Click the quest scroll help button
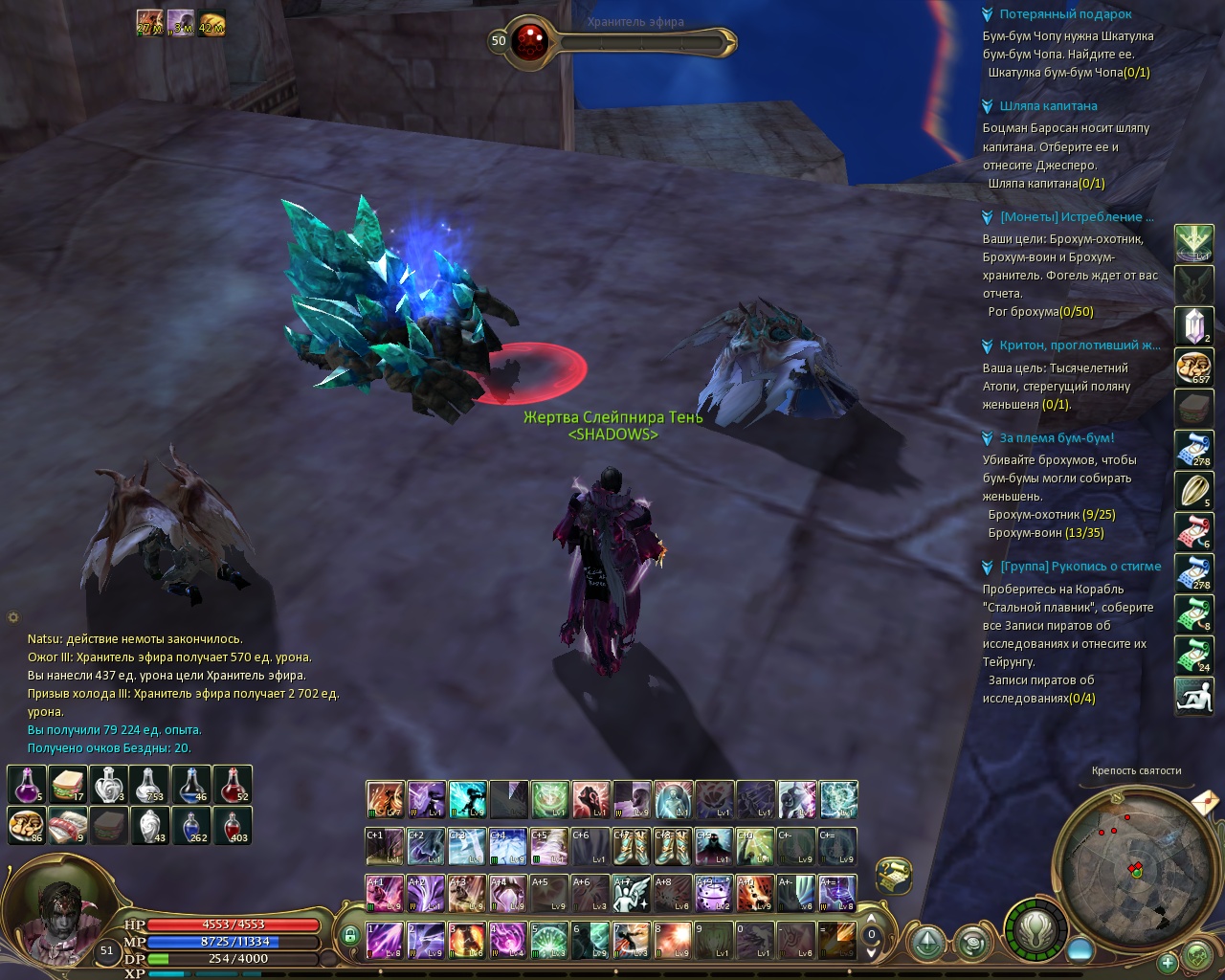This screenshot has height=980, width=1225. [x=893, y=875]
